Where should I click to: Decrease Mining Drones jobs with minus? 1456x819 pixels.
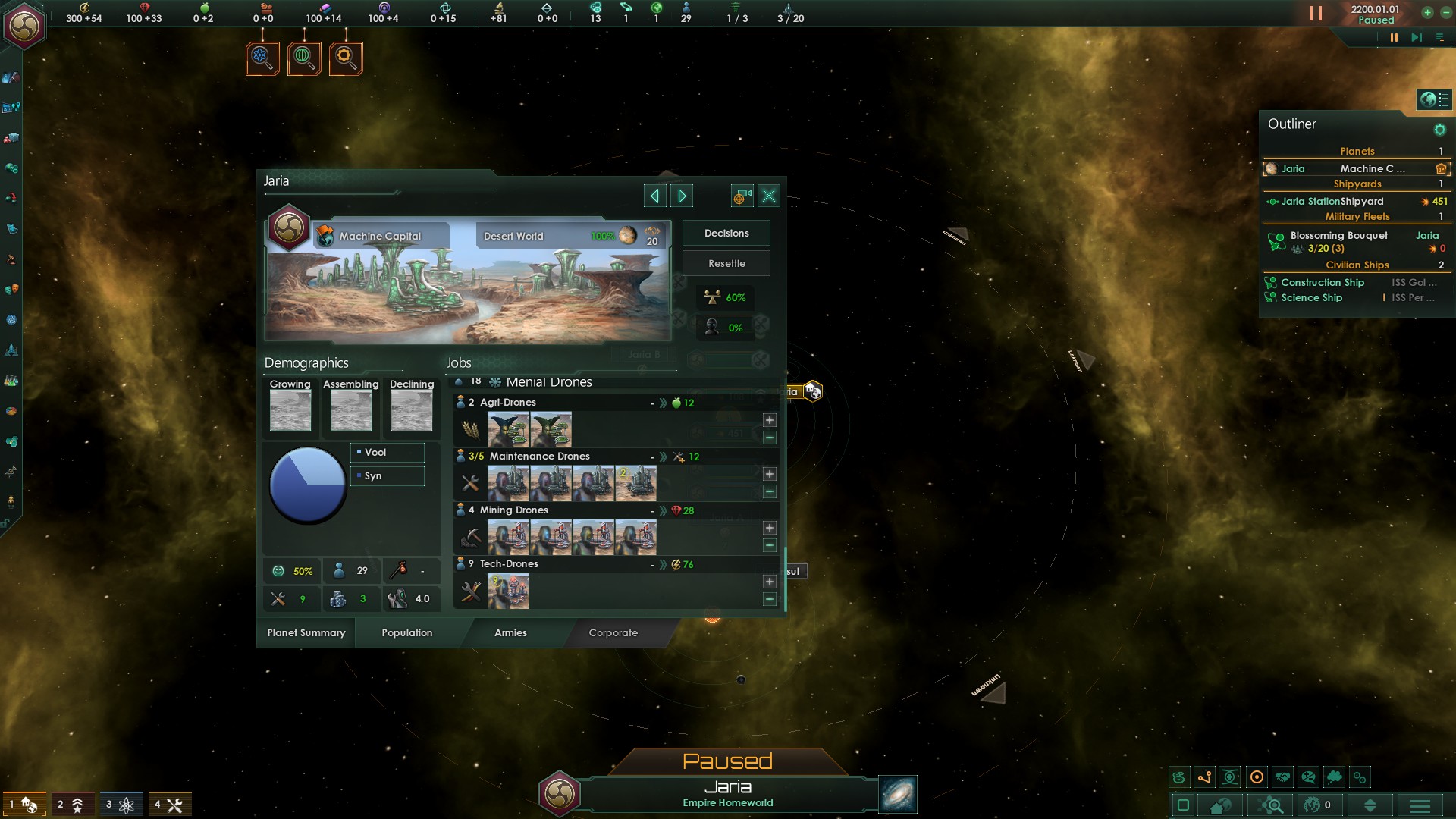(x=770, y=545)
